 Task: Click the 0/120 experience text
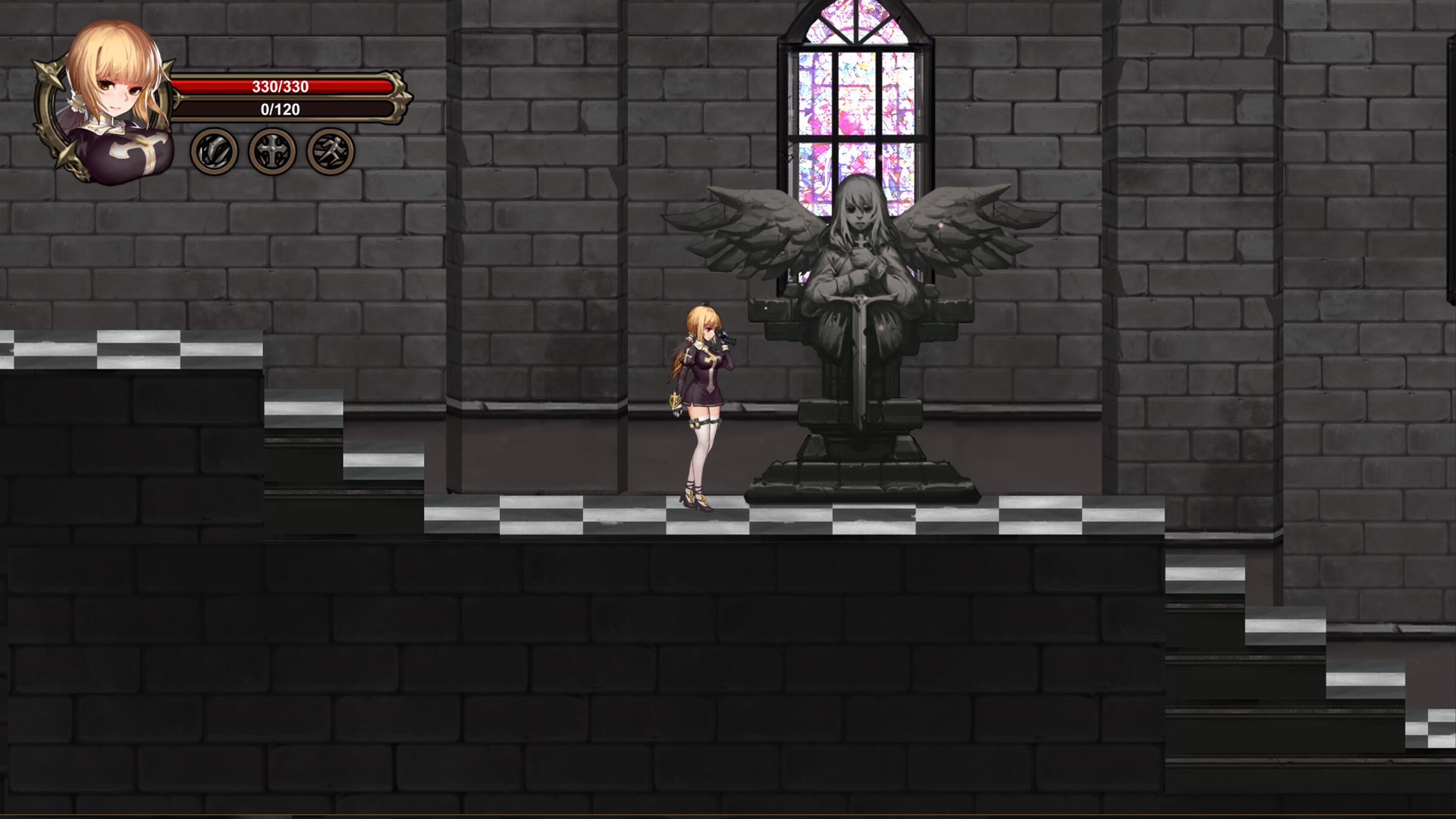click(x=278, y=109)
